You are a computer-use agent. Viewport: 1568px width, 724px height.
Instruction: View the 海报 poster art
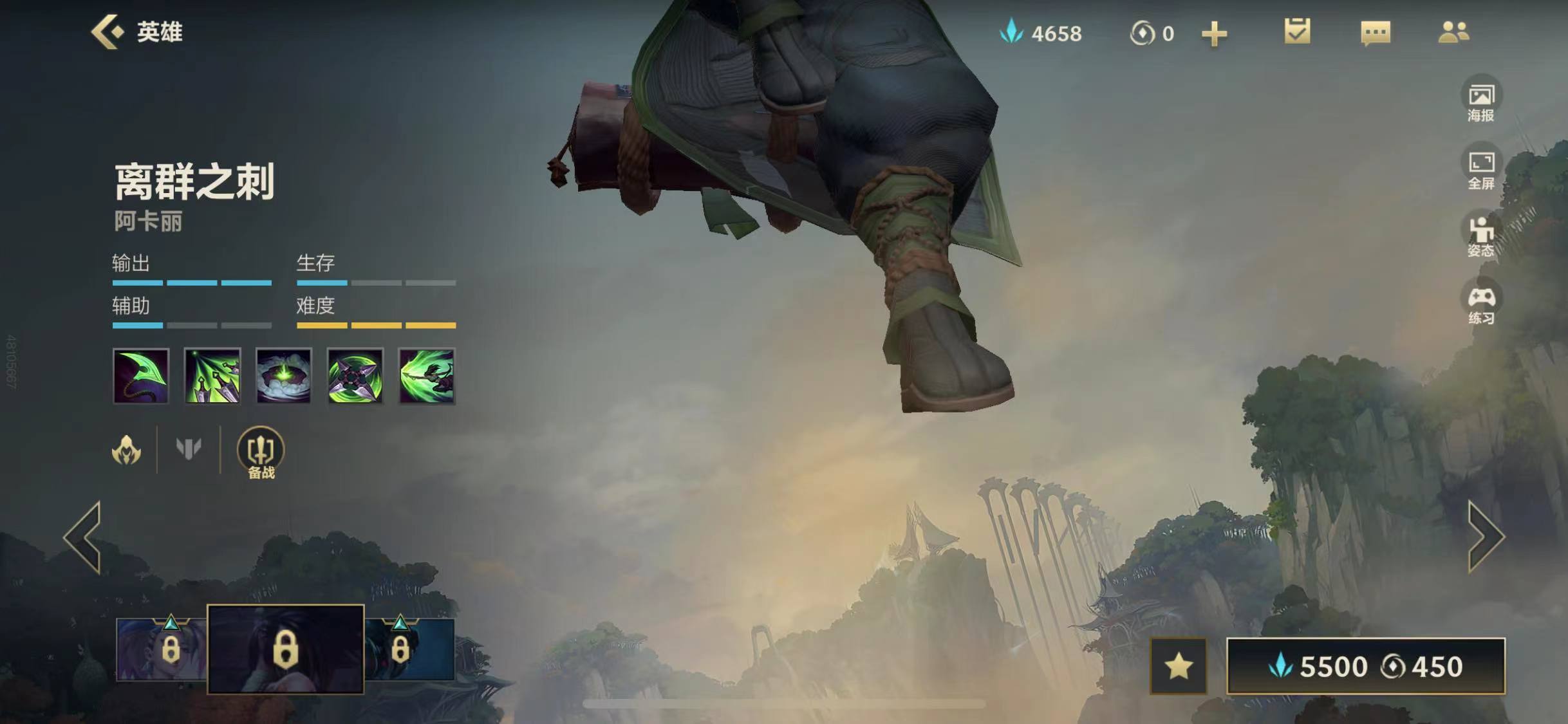pyautogui.click(x=1481, y=102)
